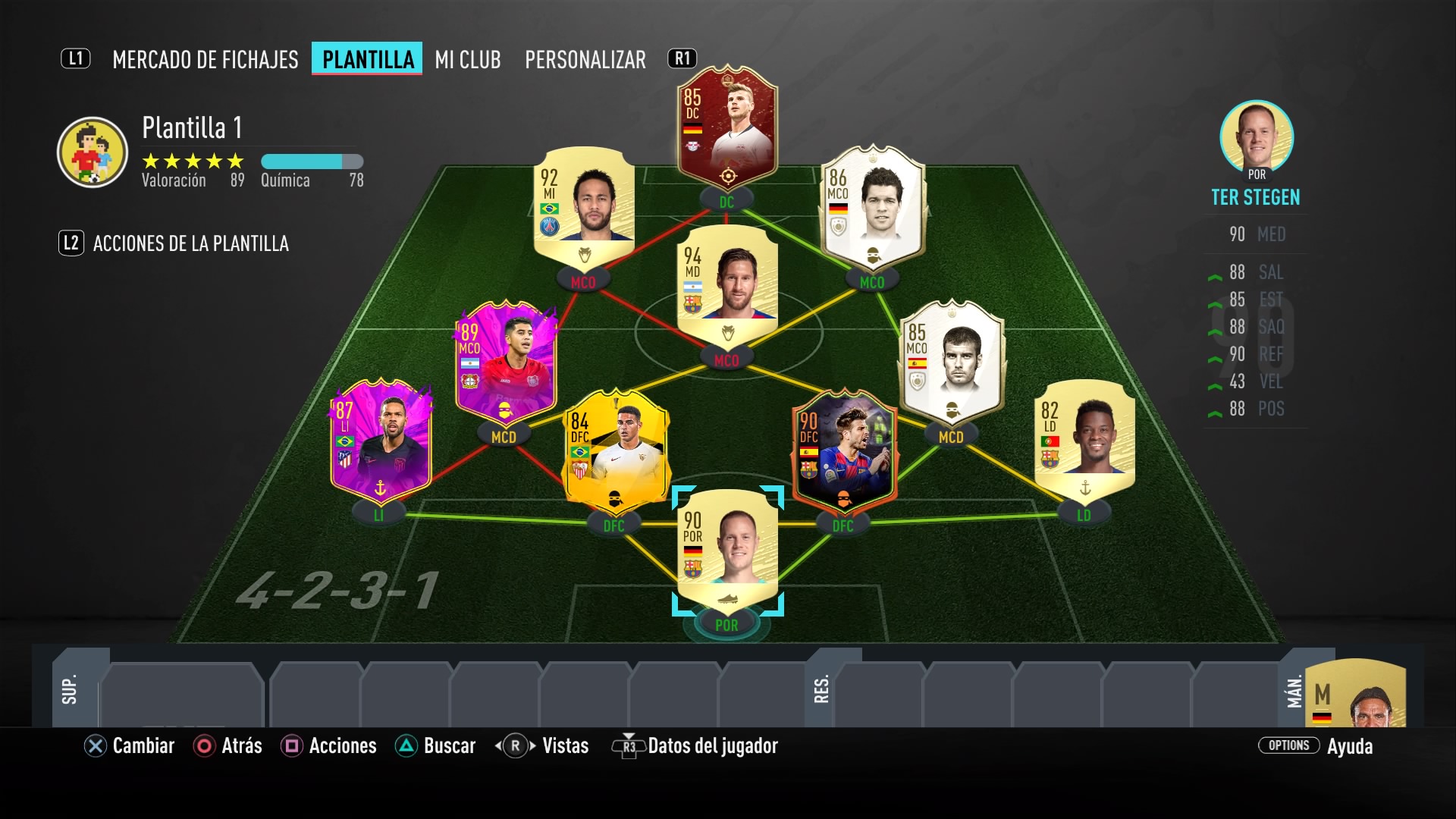Image resolution: width=1456 pixels, height=819 pixels.
Task: Select the Vistas R-stick icon
Action: point(513,746)
